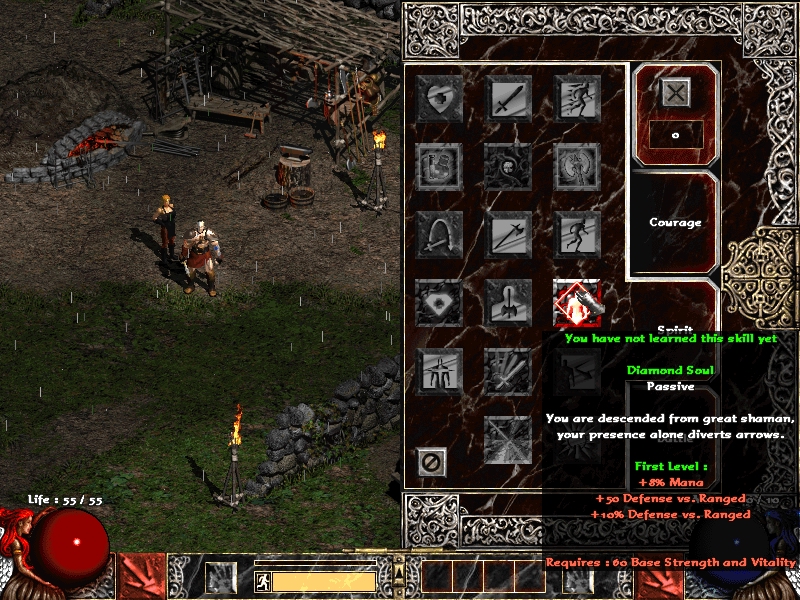The width and height of the screenshot is (800, 600).
Task: Select the Diamond Soul passive skill
Action: [x=578, y=302]
